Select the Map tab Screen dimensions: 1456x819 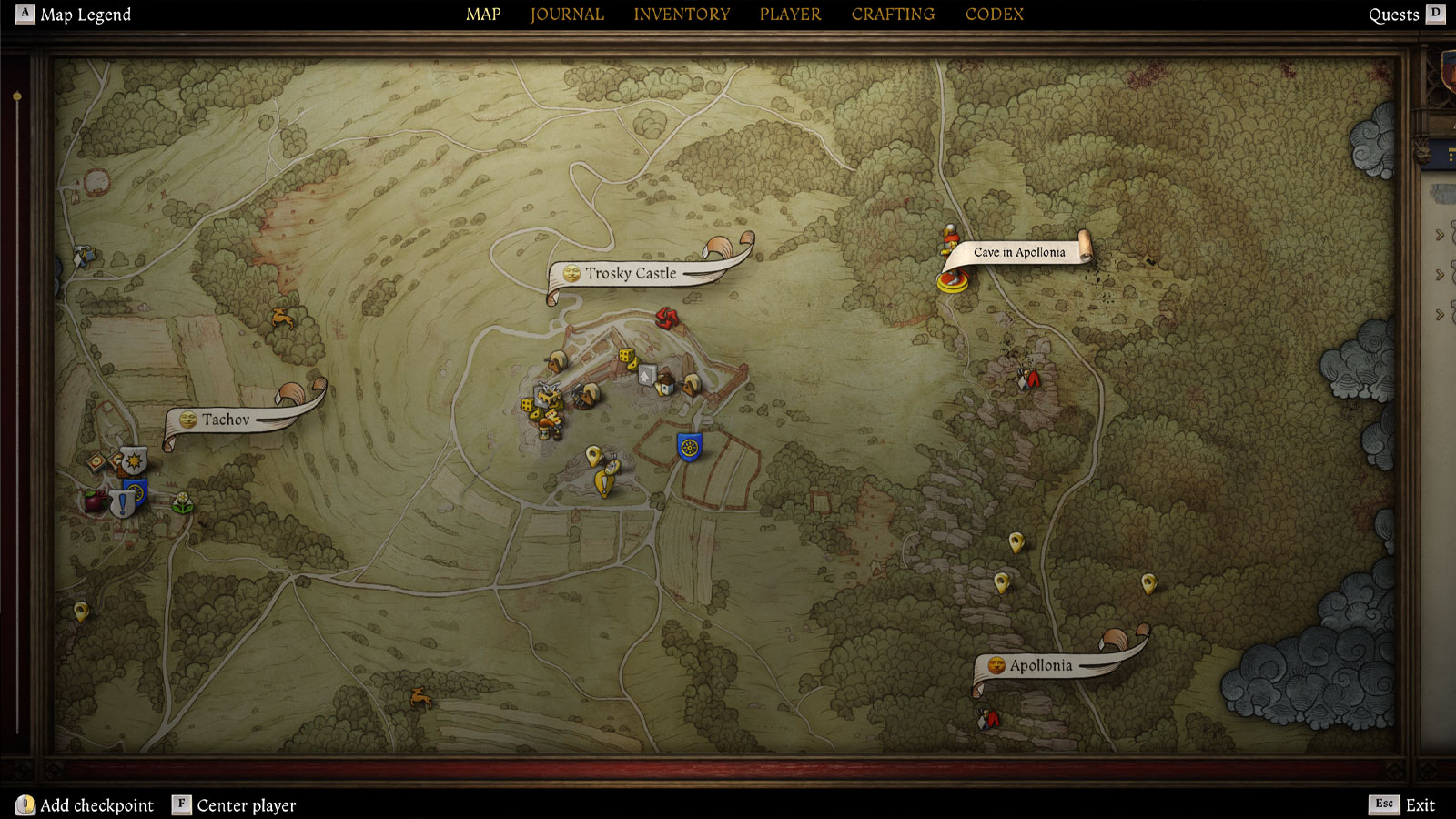pyautogui.click(x=483, y=15)
